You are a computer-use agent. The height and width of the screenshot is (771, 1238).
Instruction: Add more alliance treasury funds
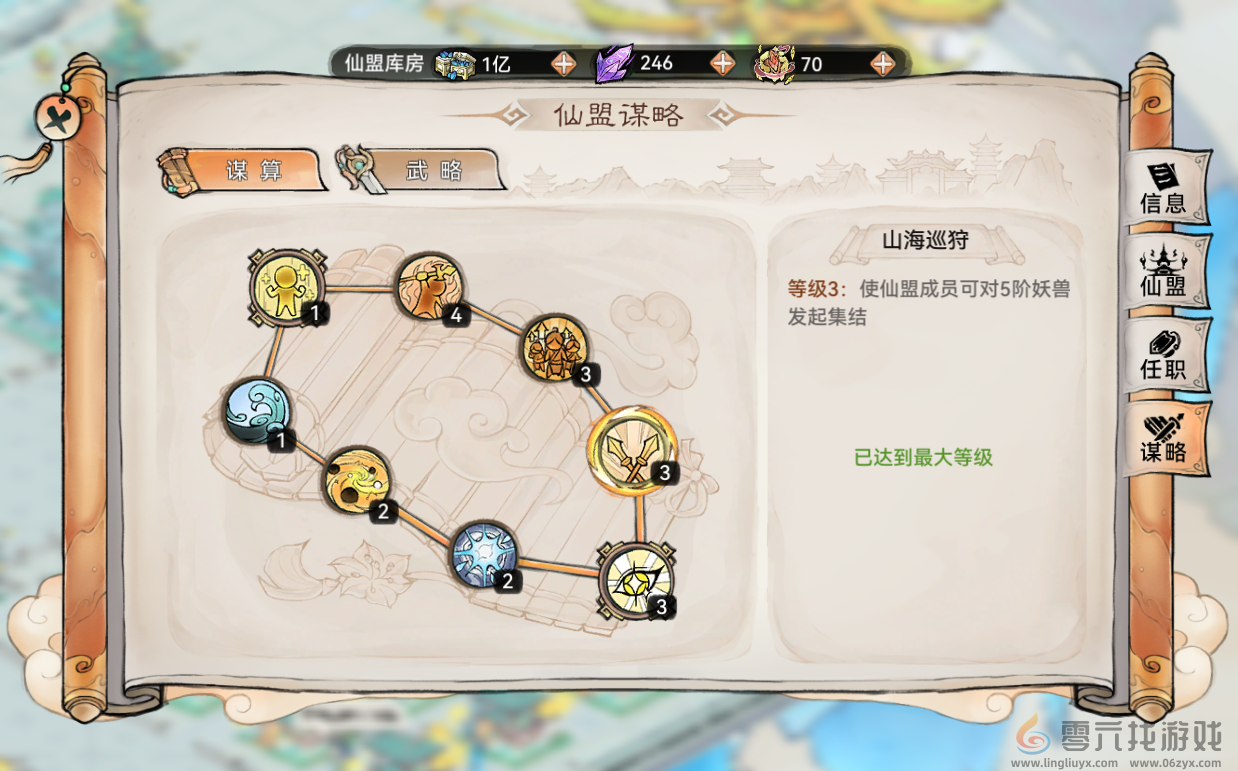[x=564, y=63]
